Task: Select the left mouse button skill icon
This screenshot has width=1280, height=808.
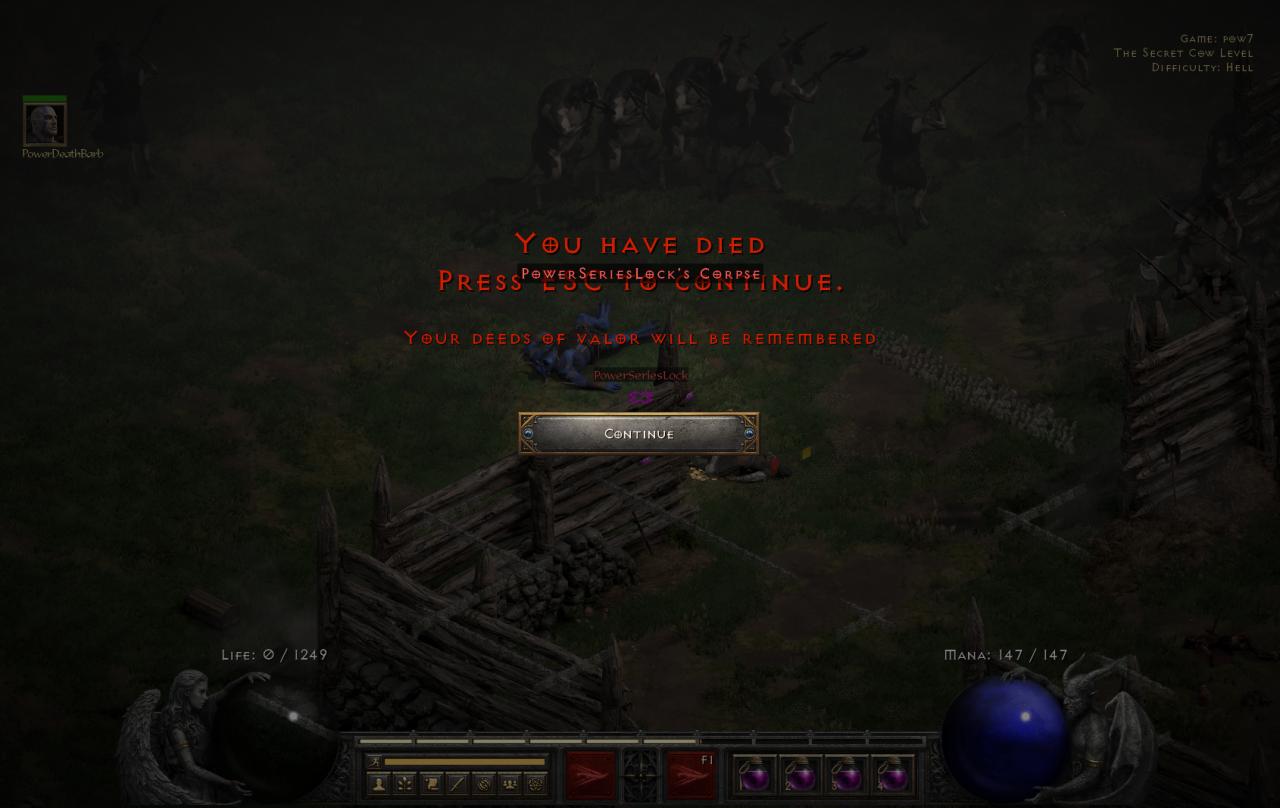Action: tap(590, 773)
